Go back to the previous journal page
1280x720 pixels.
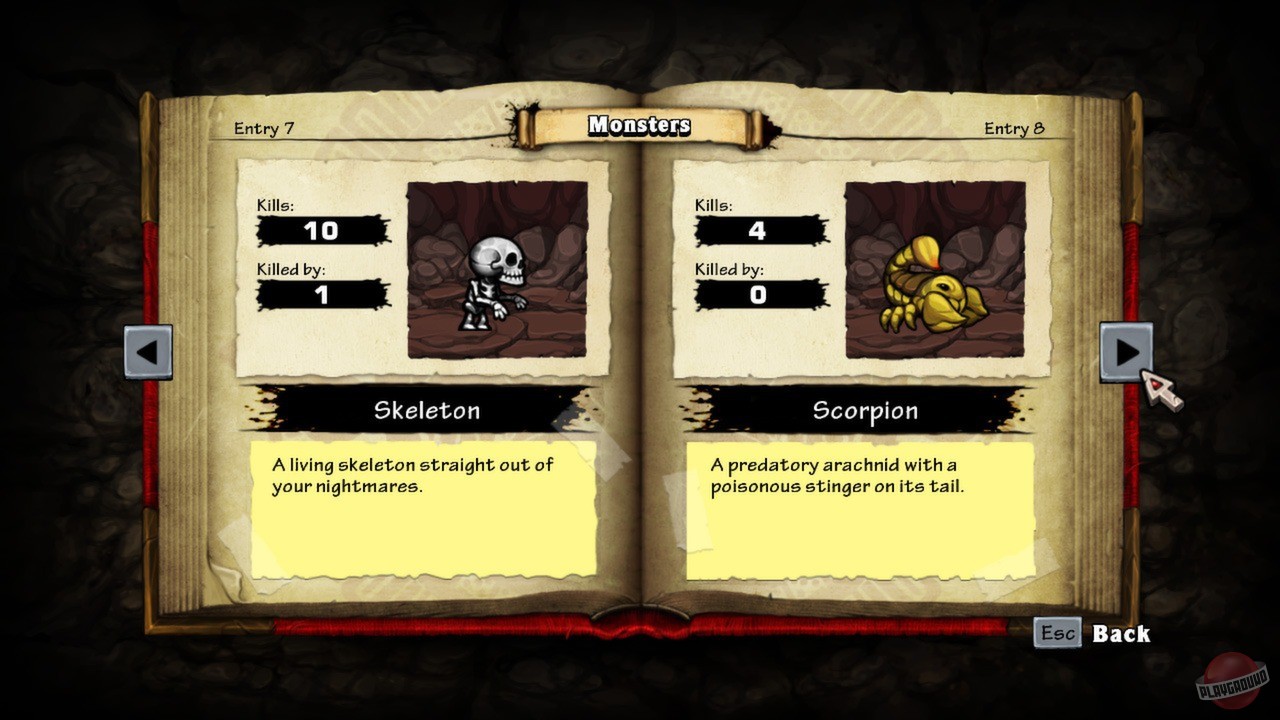click(x=148, y=352)
